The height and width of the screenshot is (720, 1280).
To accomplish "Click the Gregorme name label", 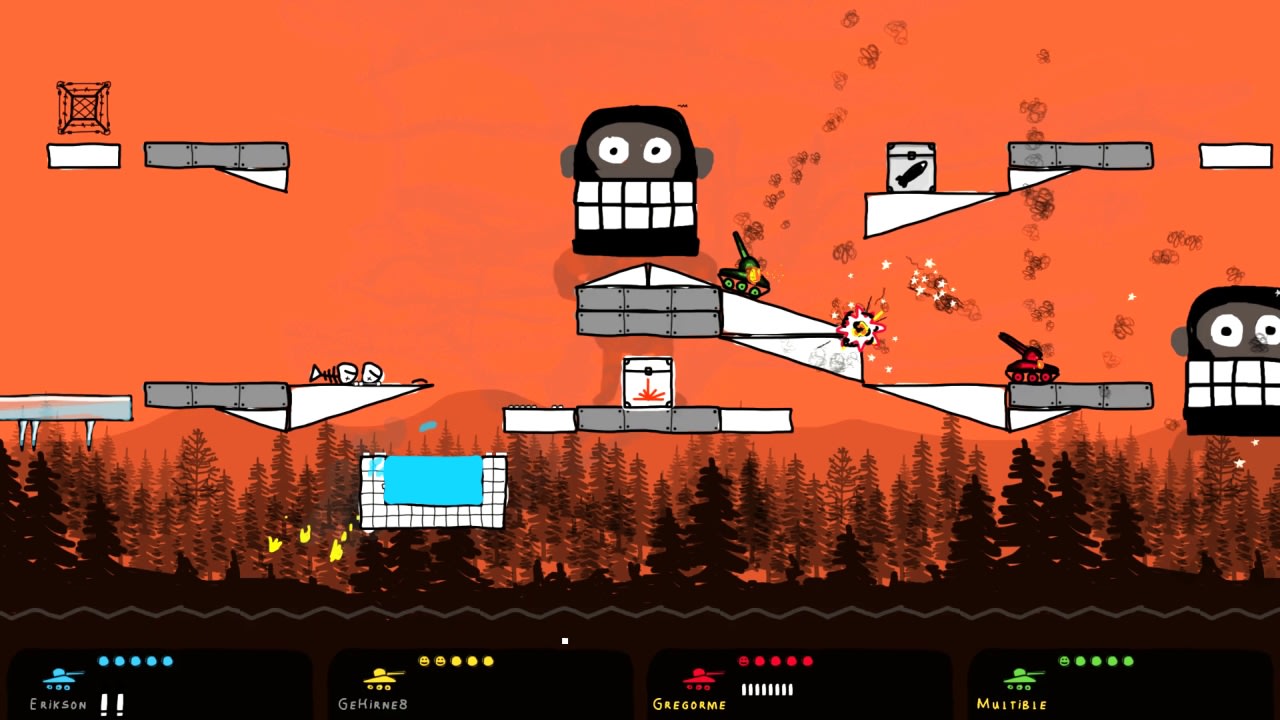I will pyautogui.click(x=690, y=703).
